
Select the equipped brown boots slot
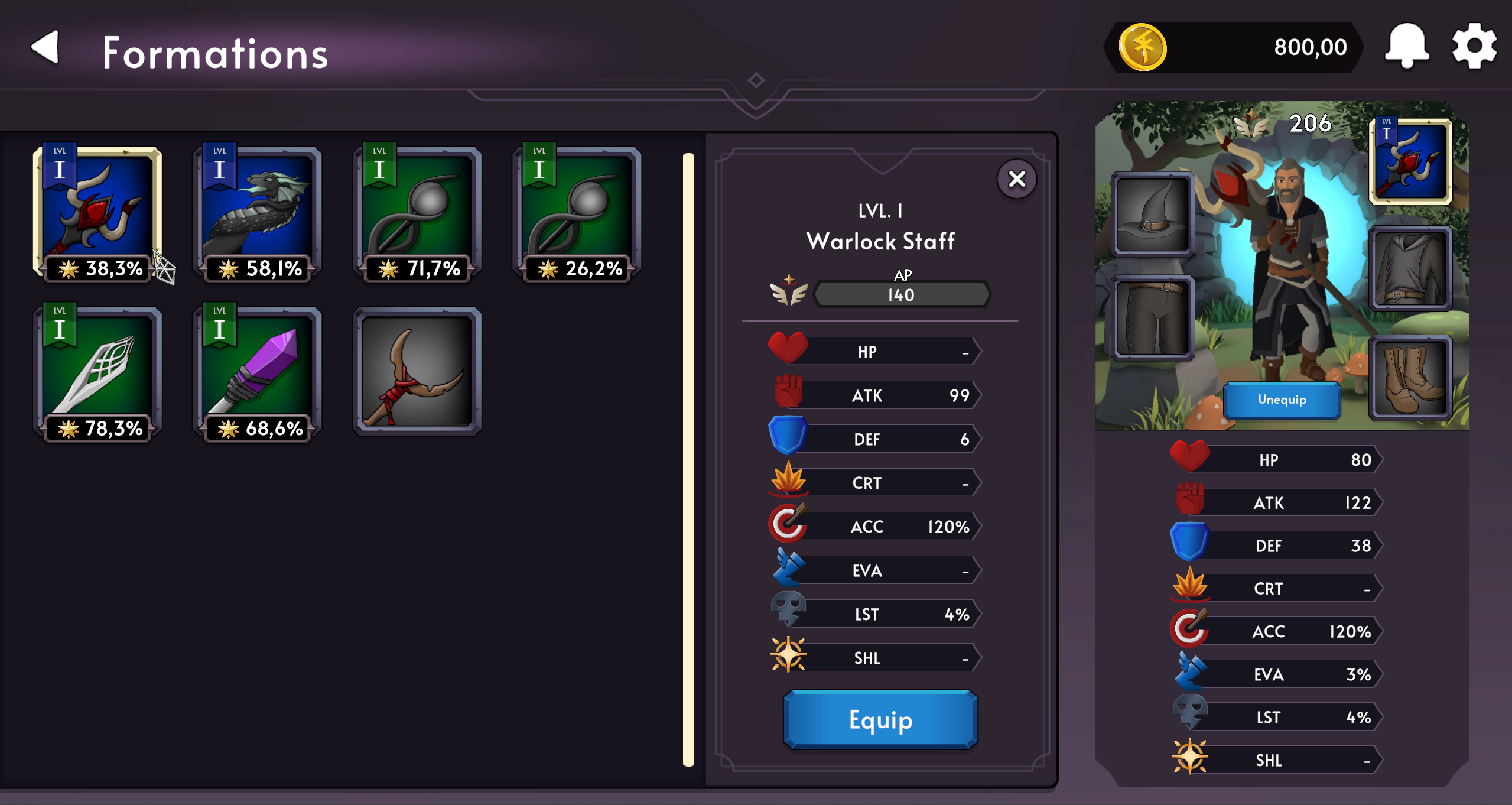coord(1410,378)
